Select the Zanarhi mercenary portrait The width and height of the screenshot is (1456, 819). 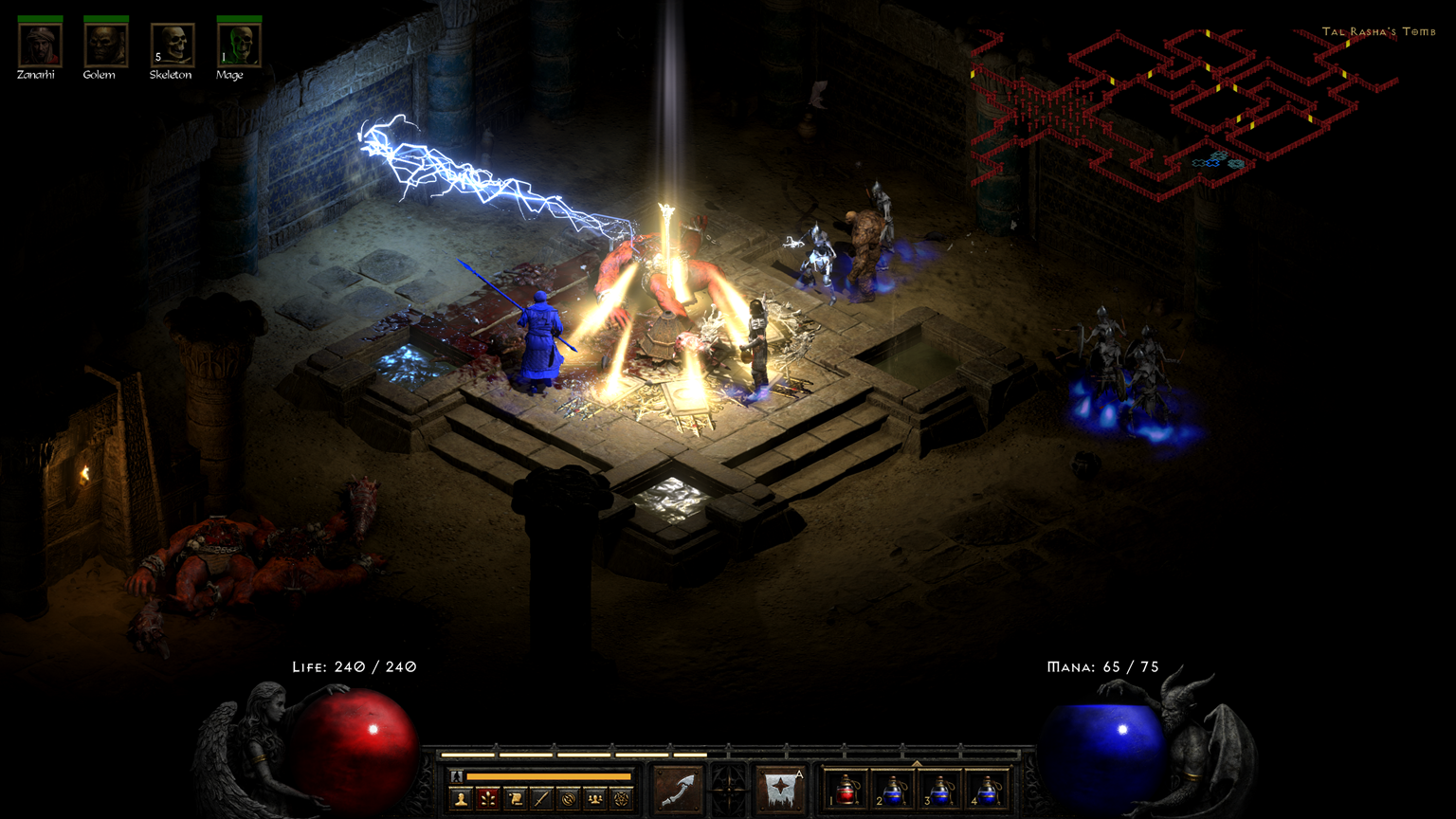(x=40, y=45)
